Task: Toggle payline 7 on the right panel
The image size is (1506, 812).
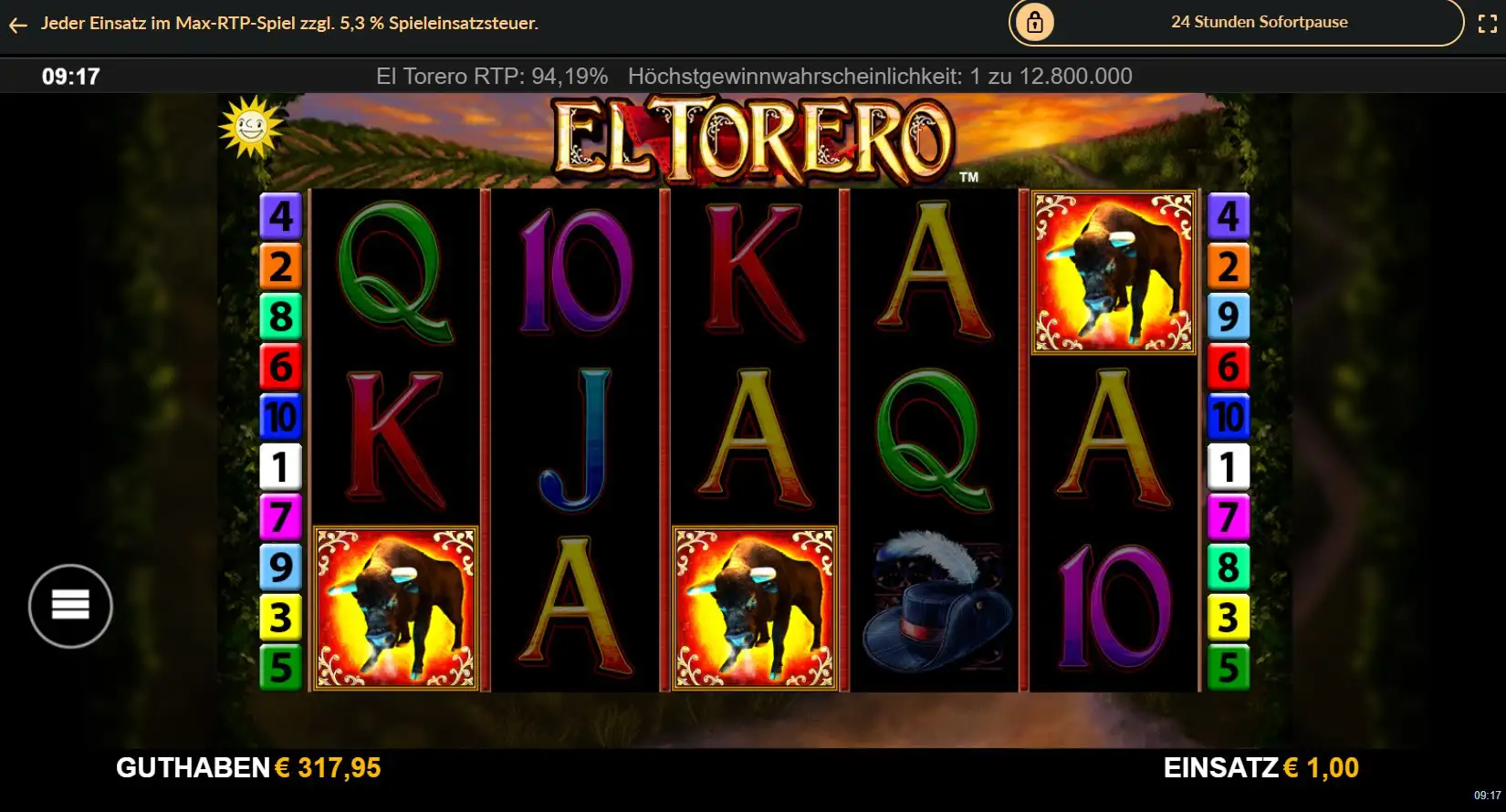Action: (1229, 516)
